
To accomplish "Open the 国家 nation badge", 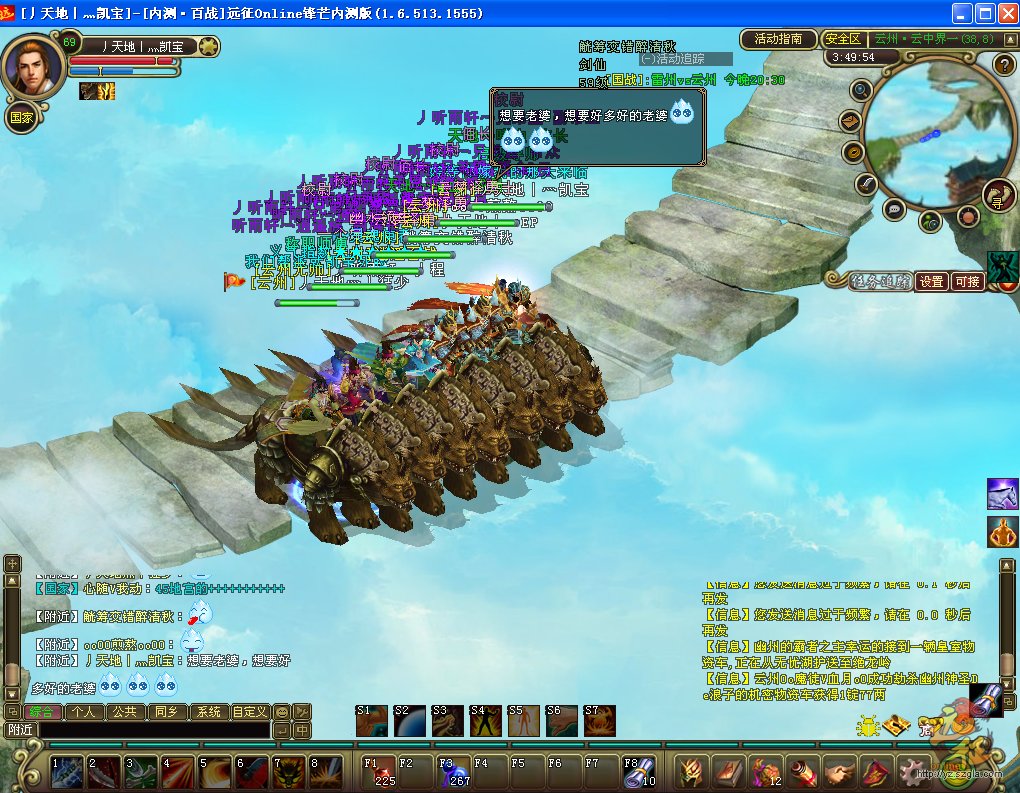I will point(21,117).
